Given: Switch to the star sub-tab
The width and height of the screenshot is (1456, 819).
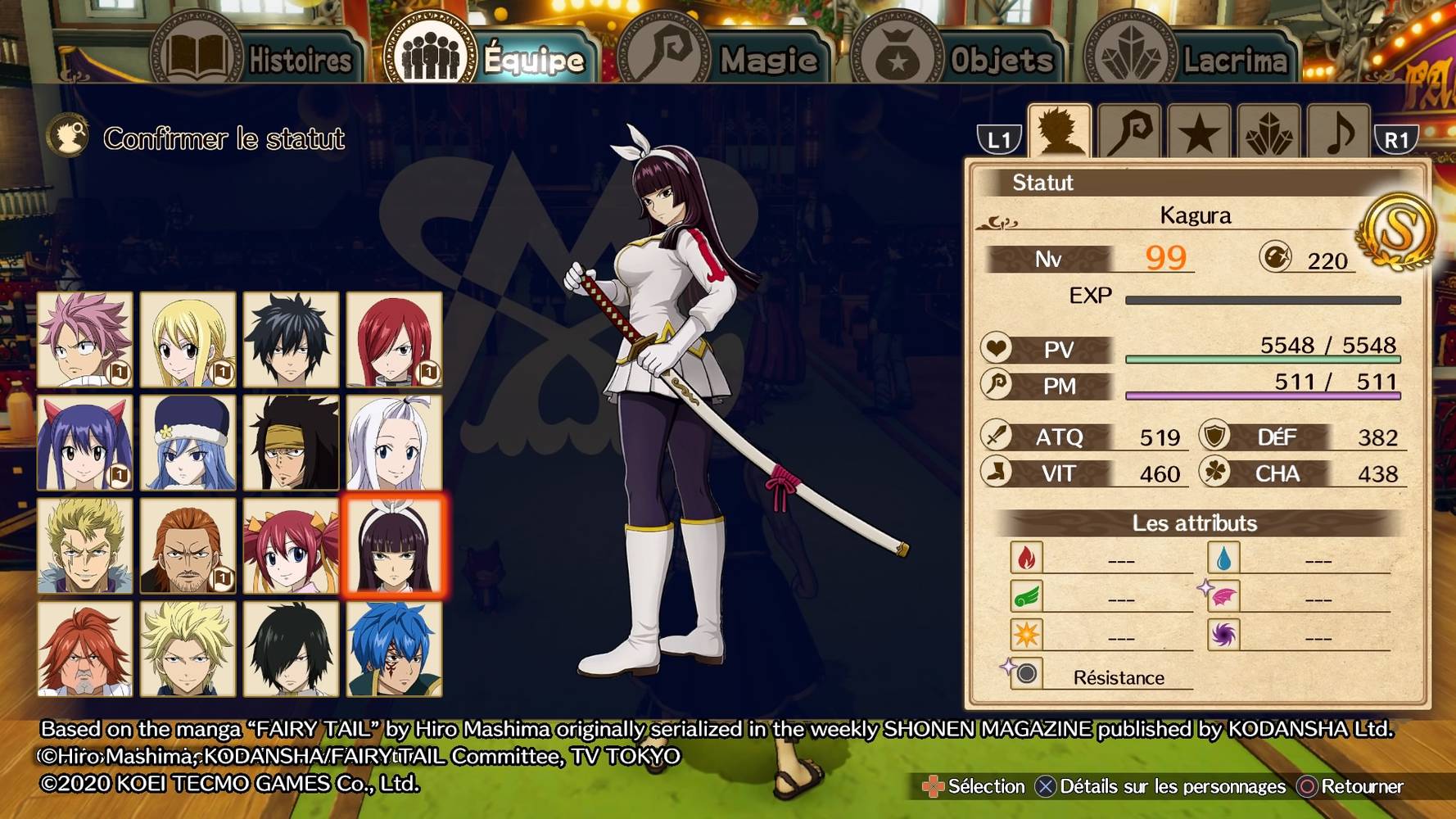Looking at the screenshot, I should coord(1199,133).
